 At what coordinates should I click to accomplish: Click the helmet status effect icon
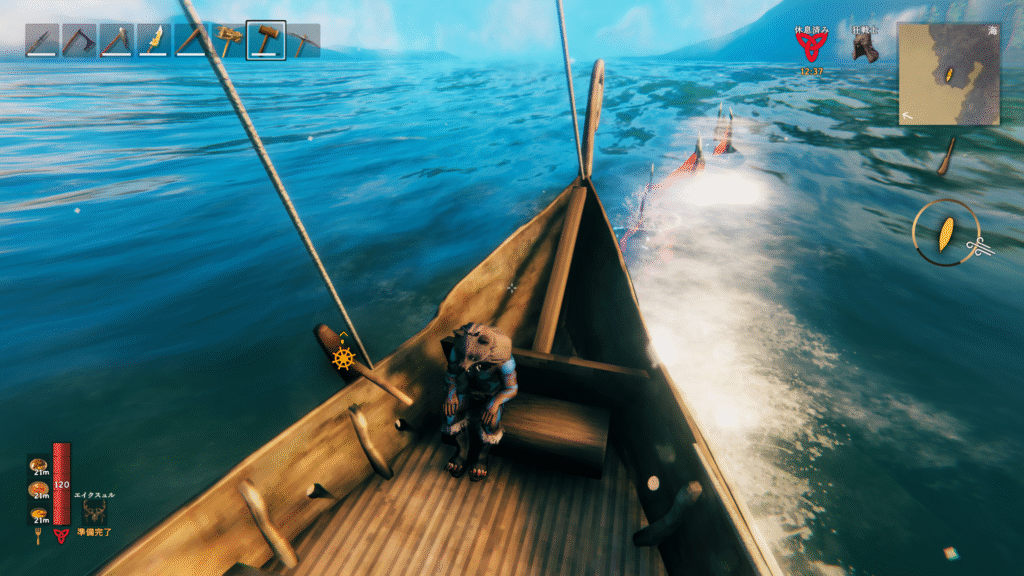(x=864, y=49)
